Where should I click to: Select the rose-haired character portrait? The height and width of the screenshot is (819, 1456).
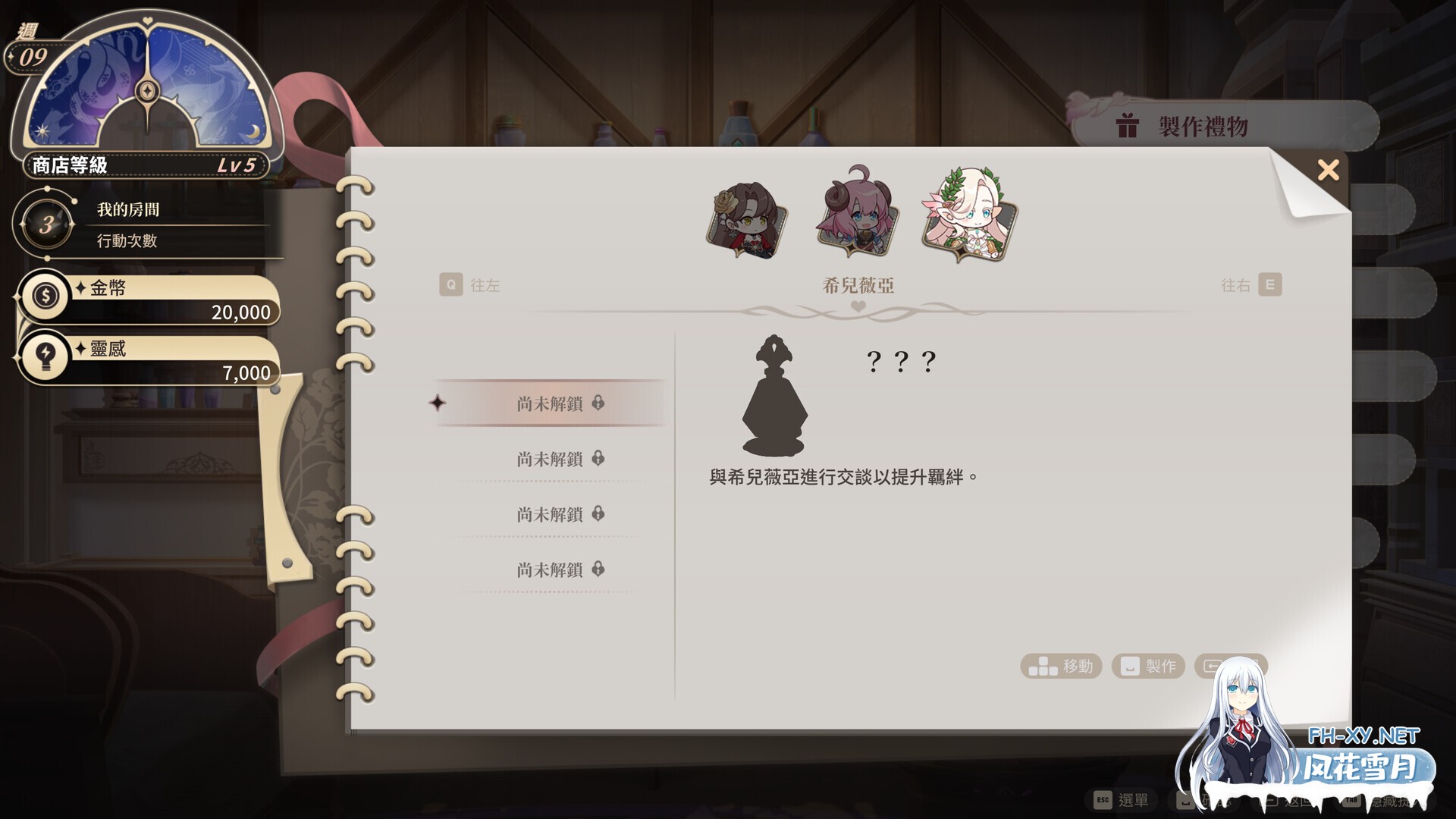(x=747, y=220)
